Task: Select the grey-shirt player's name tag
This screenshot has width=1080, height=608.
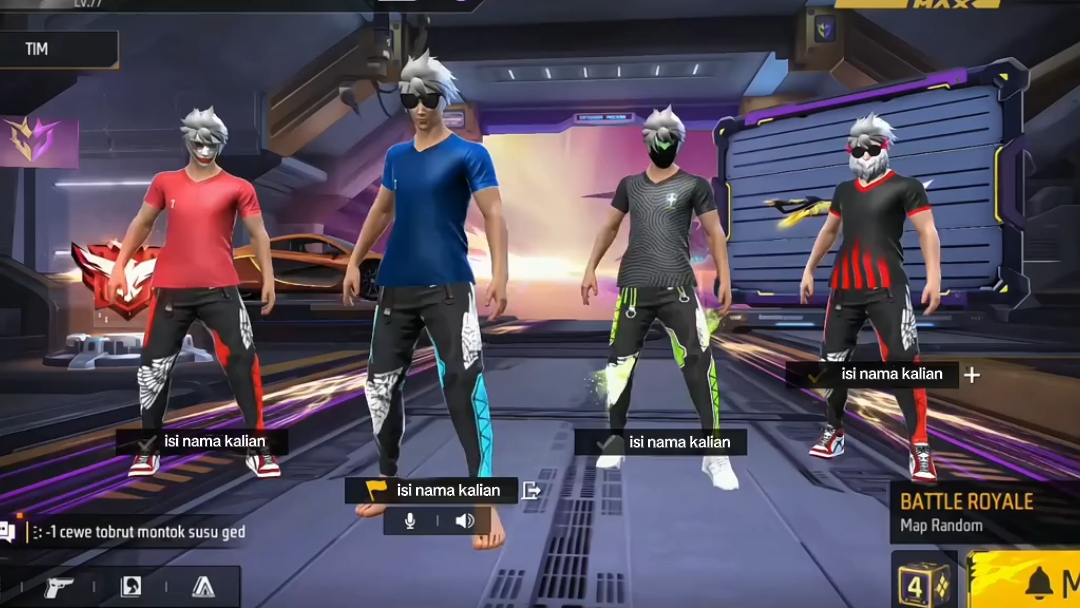Action: pyautogui.click(x=661, y=442)
